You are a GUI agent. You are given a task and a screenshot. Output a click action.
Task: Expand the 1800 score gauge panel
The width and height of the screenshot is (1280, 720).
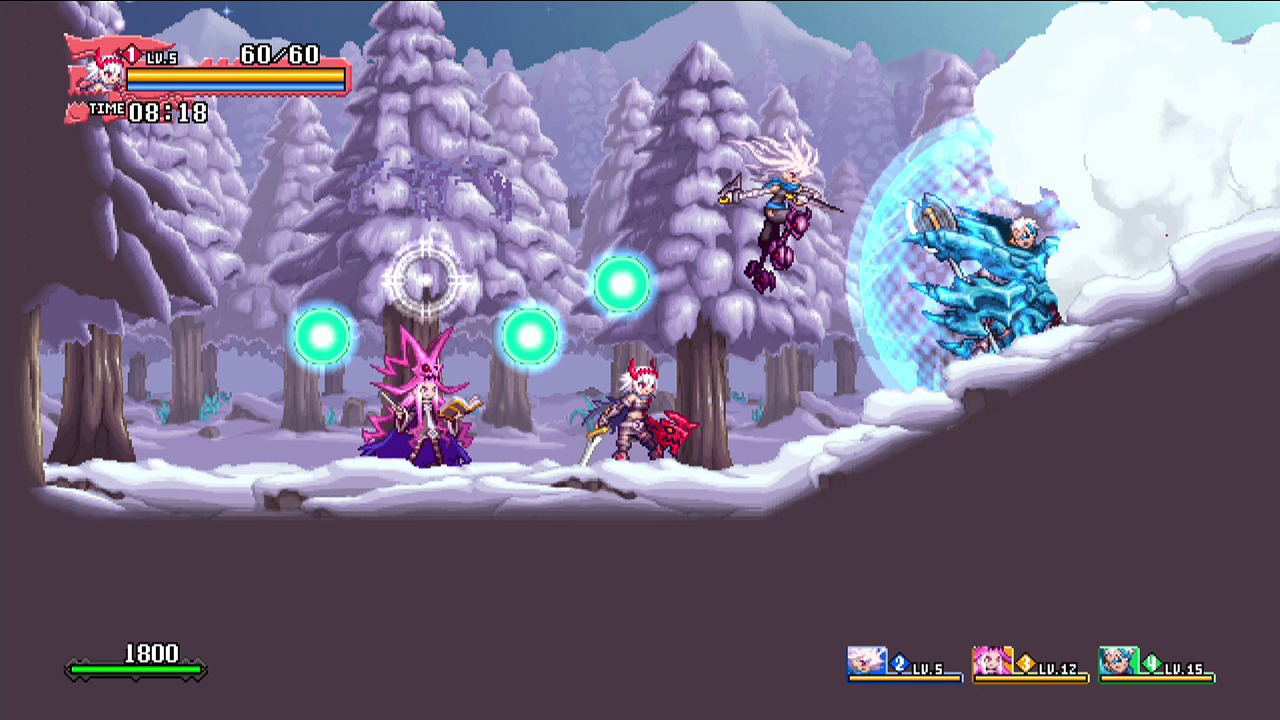click(135, 660)
